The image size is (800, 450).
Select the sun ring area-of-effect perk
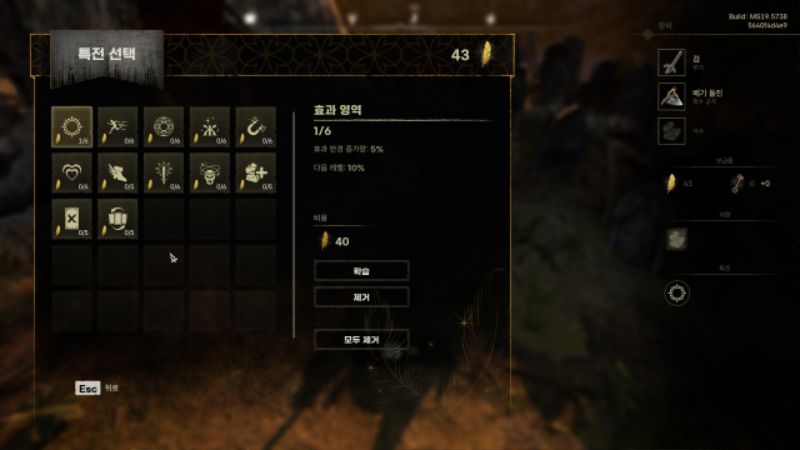coord(72,126)
